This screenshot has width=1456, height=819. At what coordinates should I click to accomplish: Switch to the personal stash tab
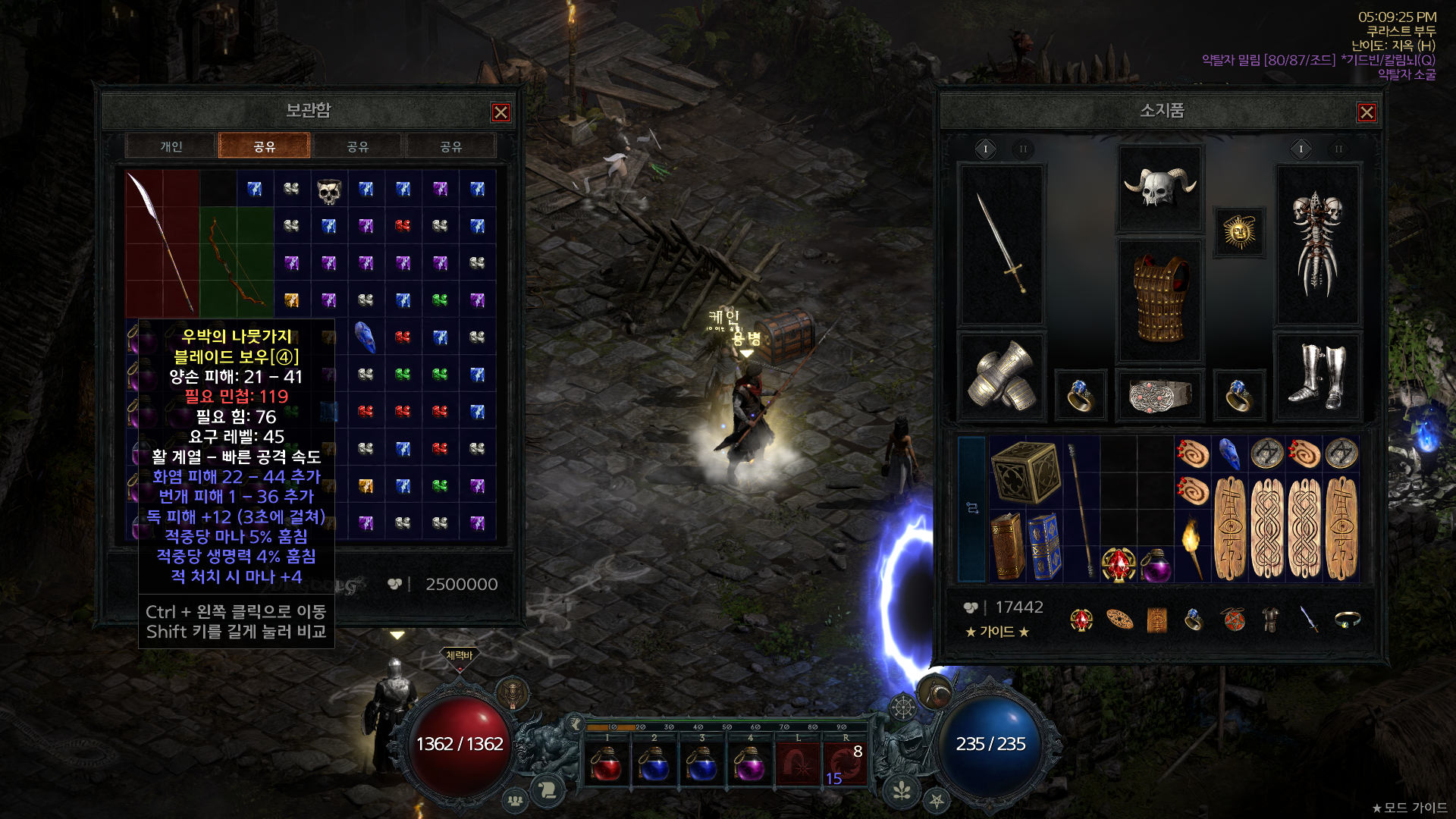click(171, 146)
